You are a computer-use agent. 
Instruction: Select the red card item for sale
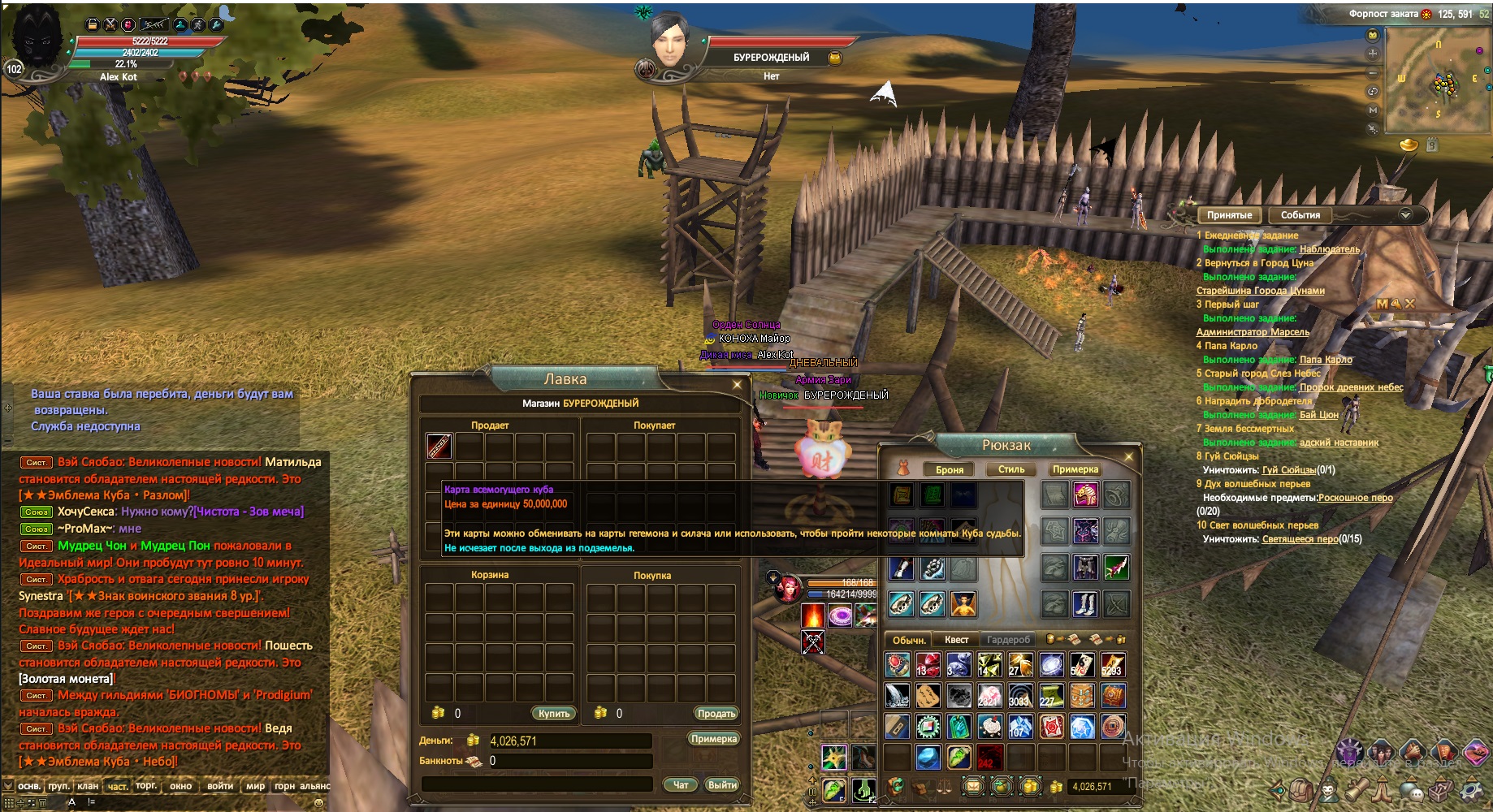[439, 445]
